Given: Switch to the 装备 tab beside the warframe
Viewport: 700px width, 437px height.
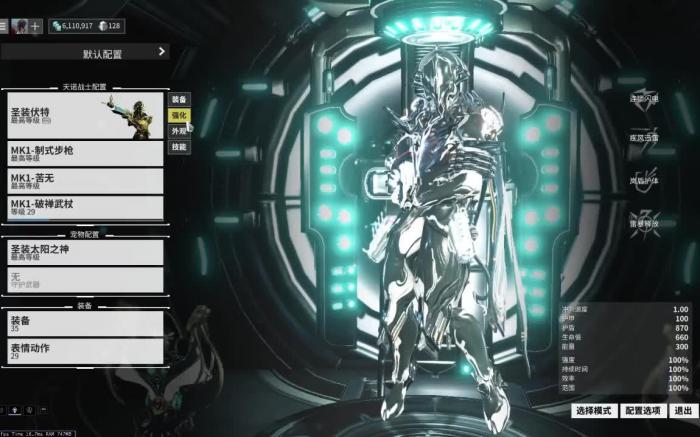Looking at the screenshot, I should click(179, 100).
